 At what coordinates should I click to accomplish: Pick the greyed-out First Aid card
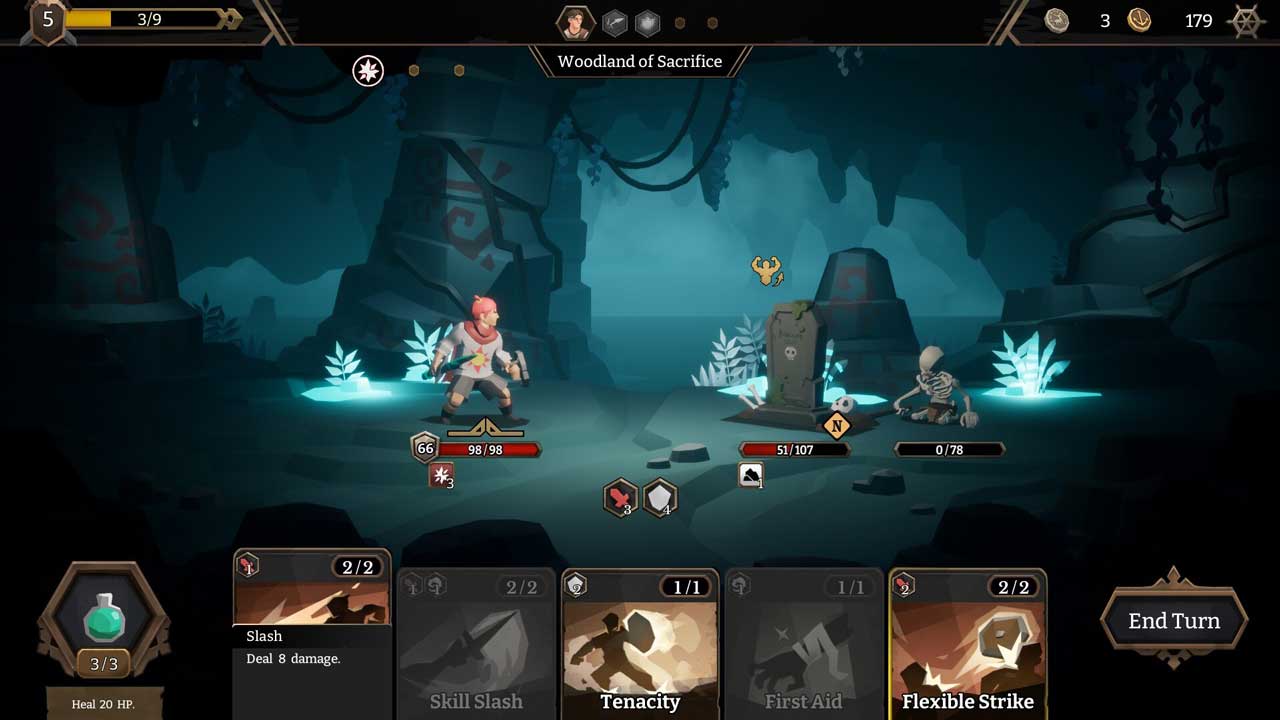tap(803, 645)
